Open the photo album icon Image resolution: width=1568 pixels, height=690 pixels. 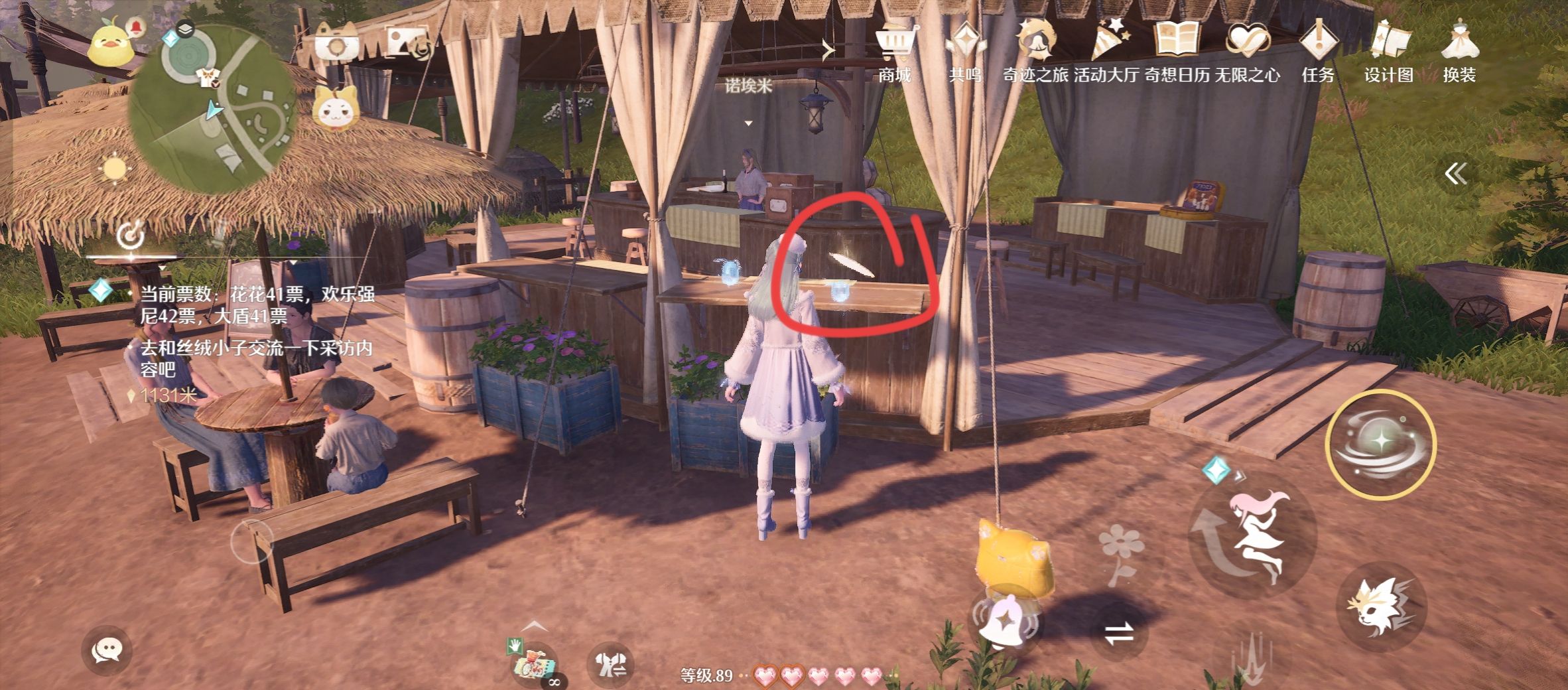(x=409, y=44)
